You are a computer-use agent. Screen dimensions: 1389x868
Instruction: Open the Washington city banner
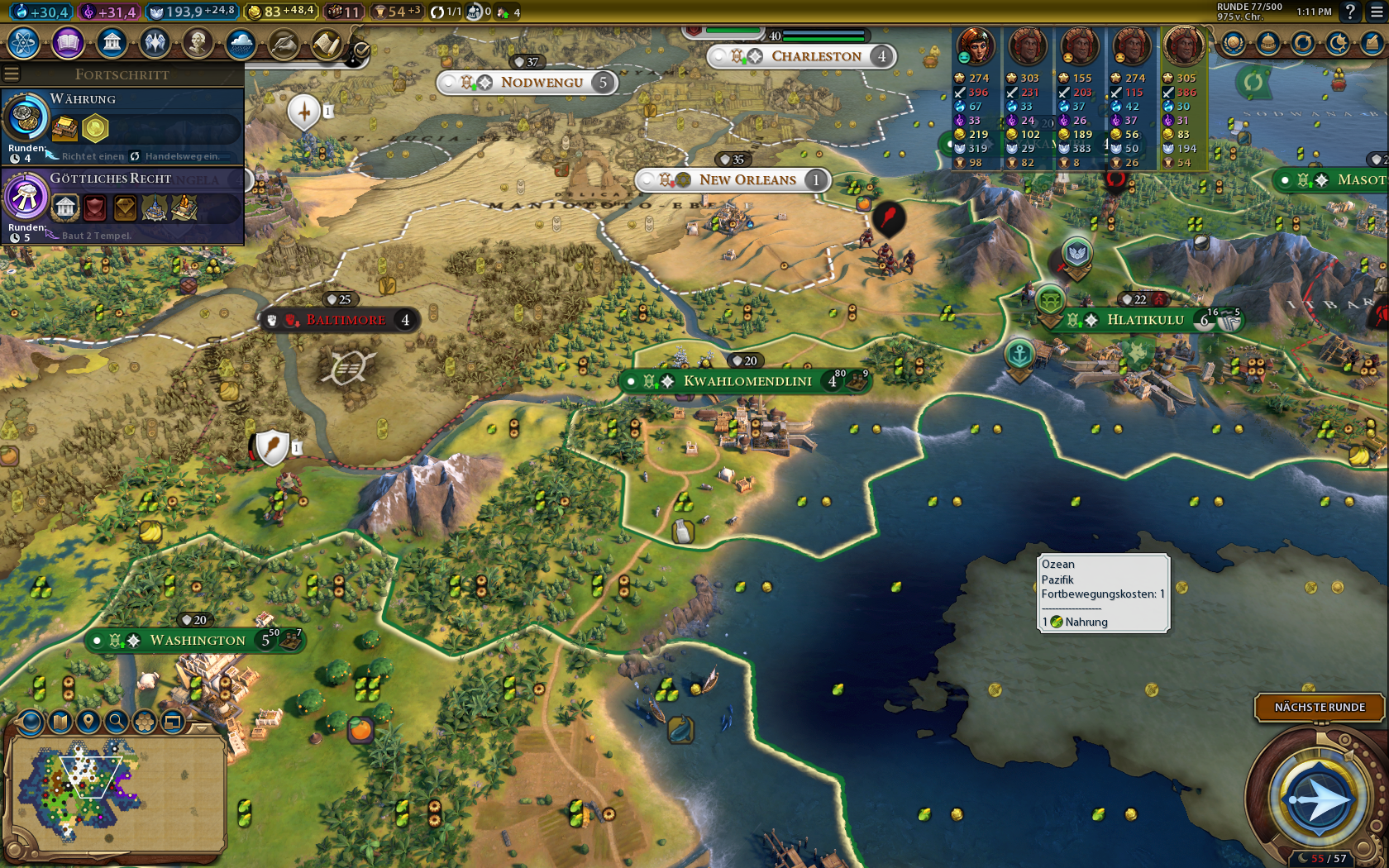click(x=197, y=640)
